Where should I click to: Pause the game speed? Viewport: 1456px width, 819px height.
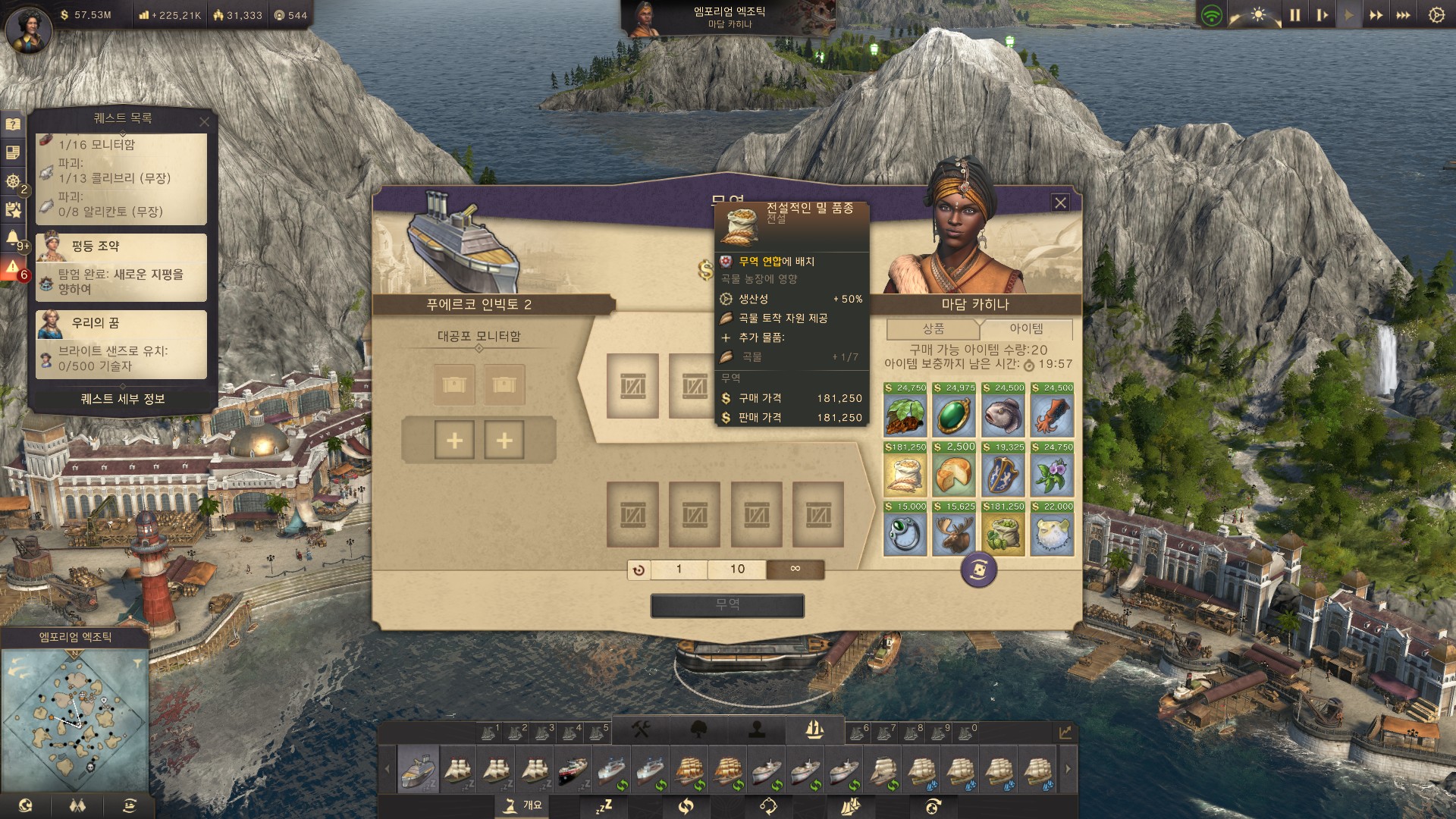pos(1294,15)
